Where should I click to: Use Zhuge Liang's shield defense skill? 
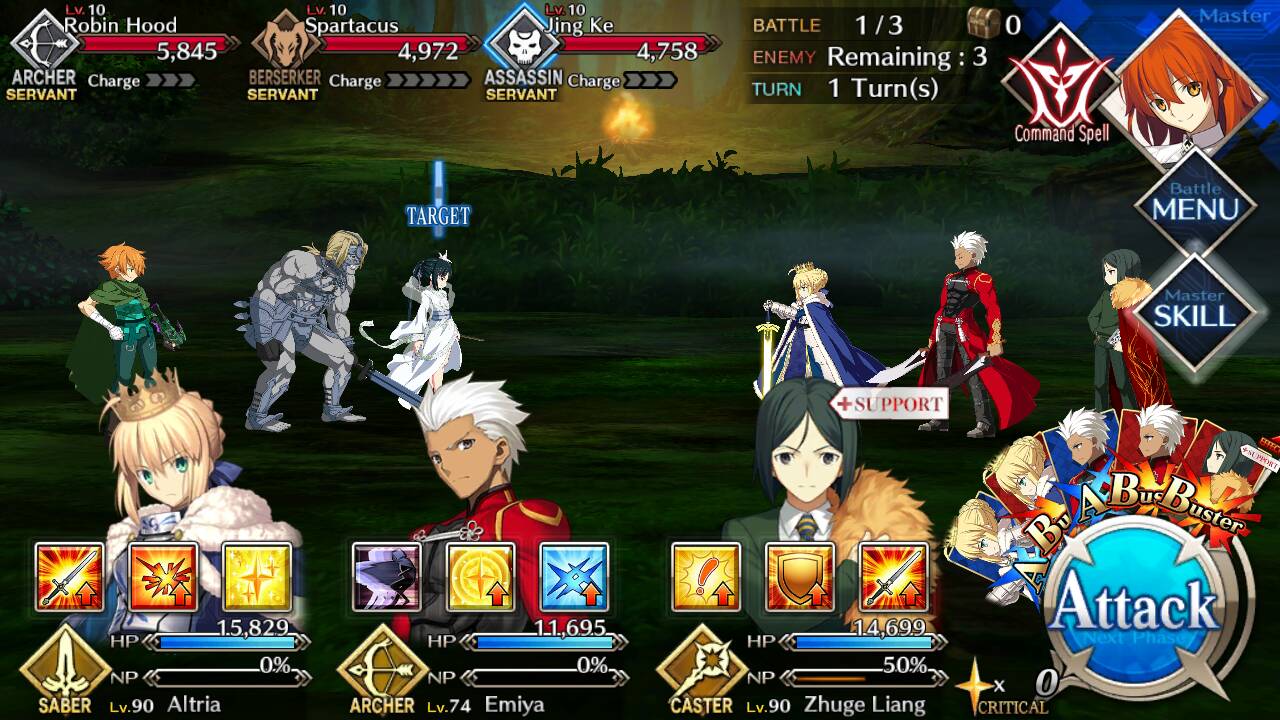coord(799,577)
